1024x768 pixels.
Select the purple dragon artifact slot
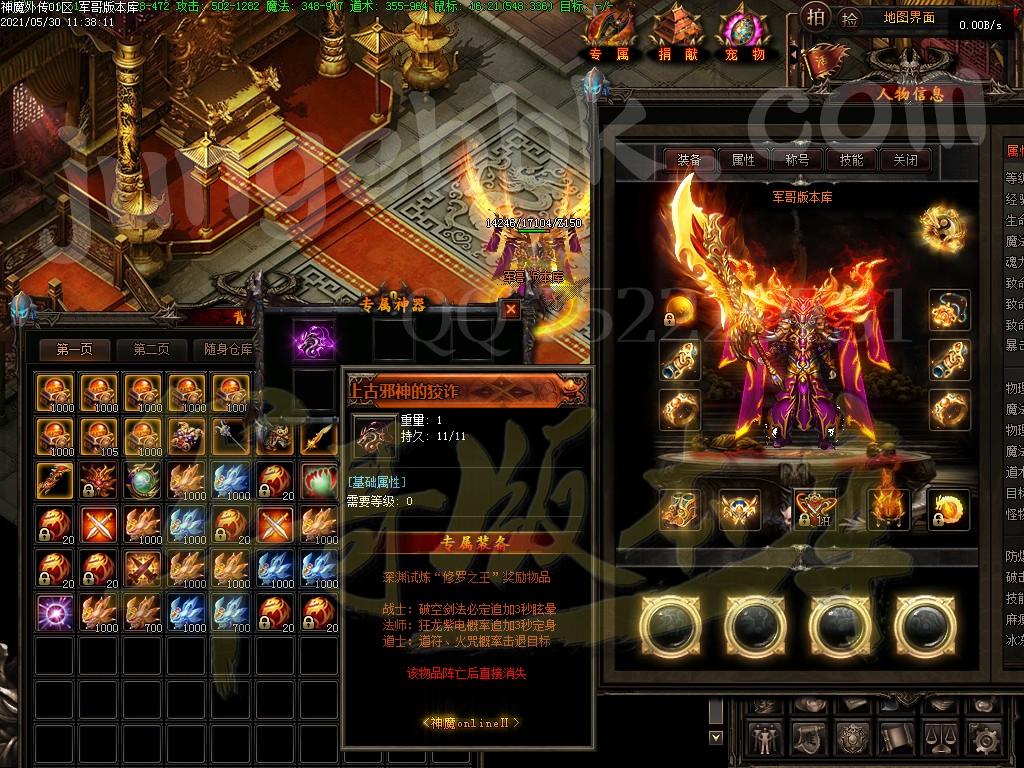(313, 340)
